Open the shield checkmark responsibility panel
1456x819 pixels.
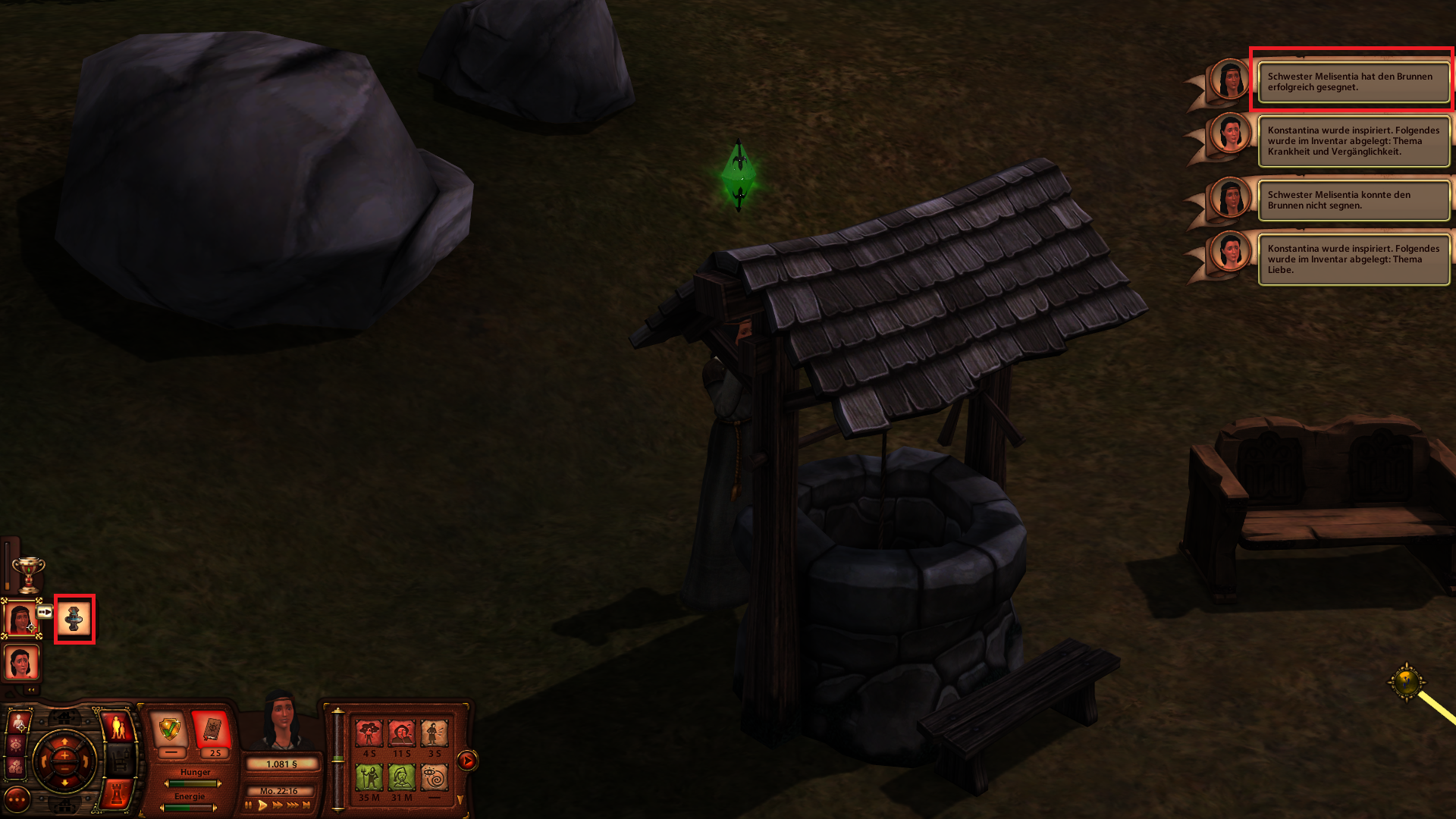click(x=169, y=730)
